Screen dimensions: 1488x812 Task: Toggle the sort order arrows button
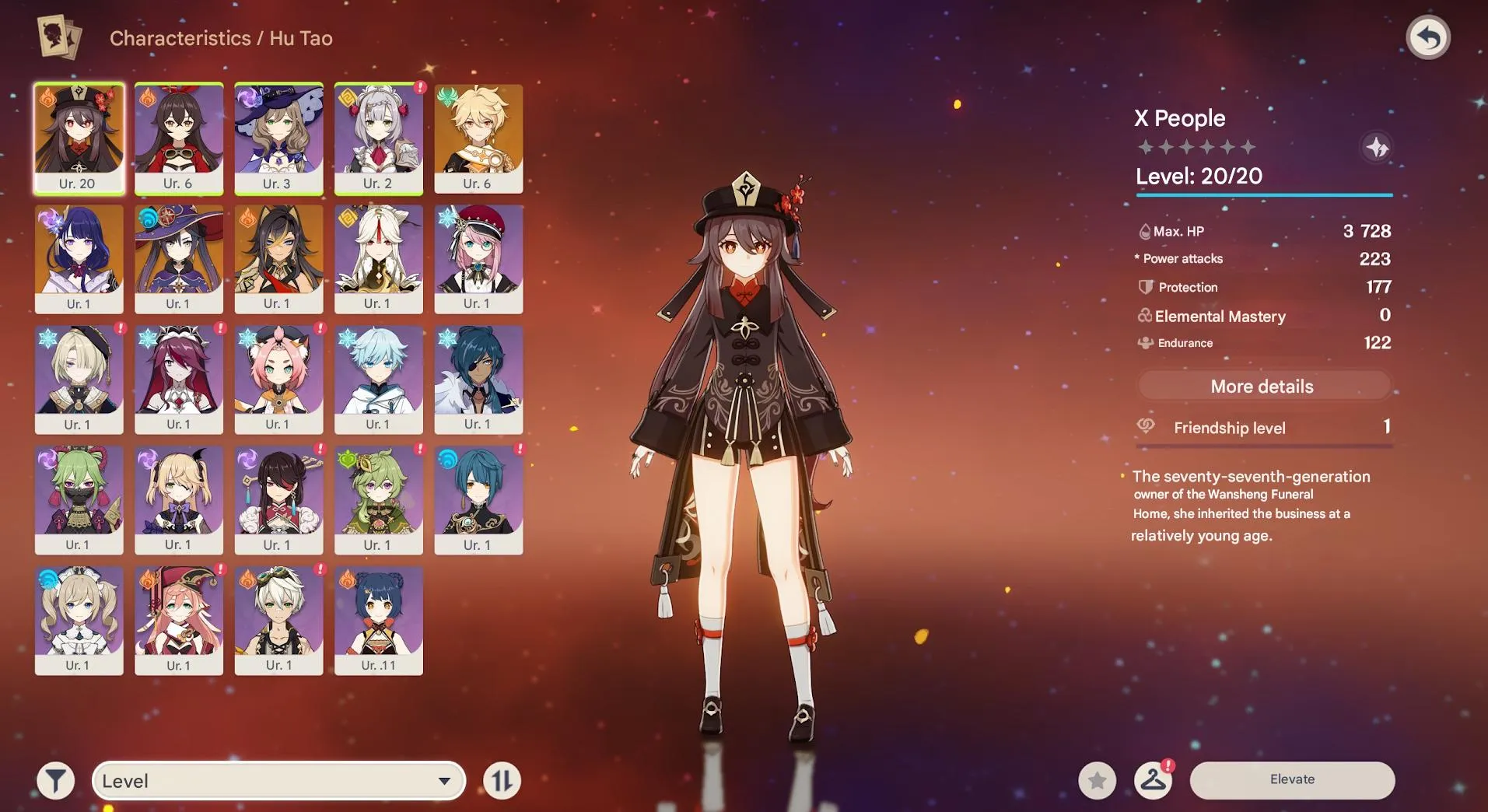pos(502,781)
